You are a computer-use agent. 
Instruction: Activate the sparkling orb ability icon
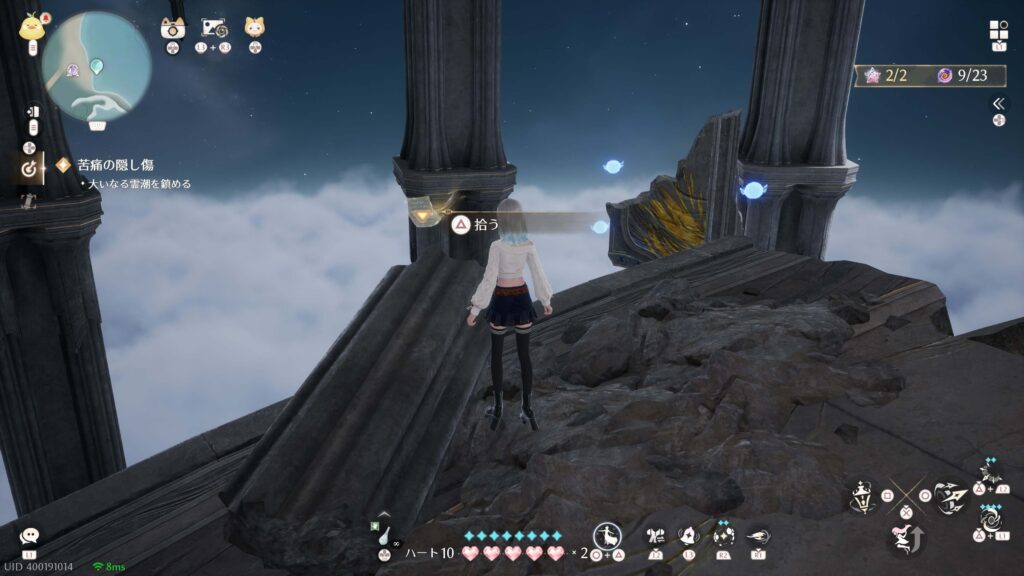pos(722,535)
